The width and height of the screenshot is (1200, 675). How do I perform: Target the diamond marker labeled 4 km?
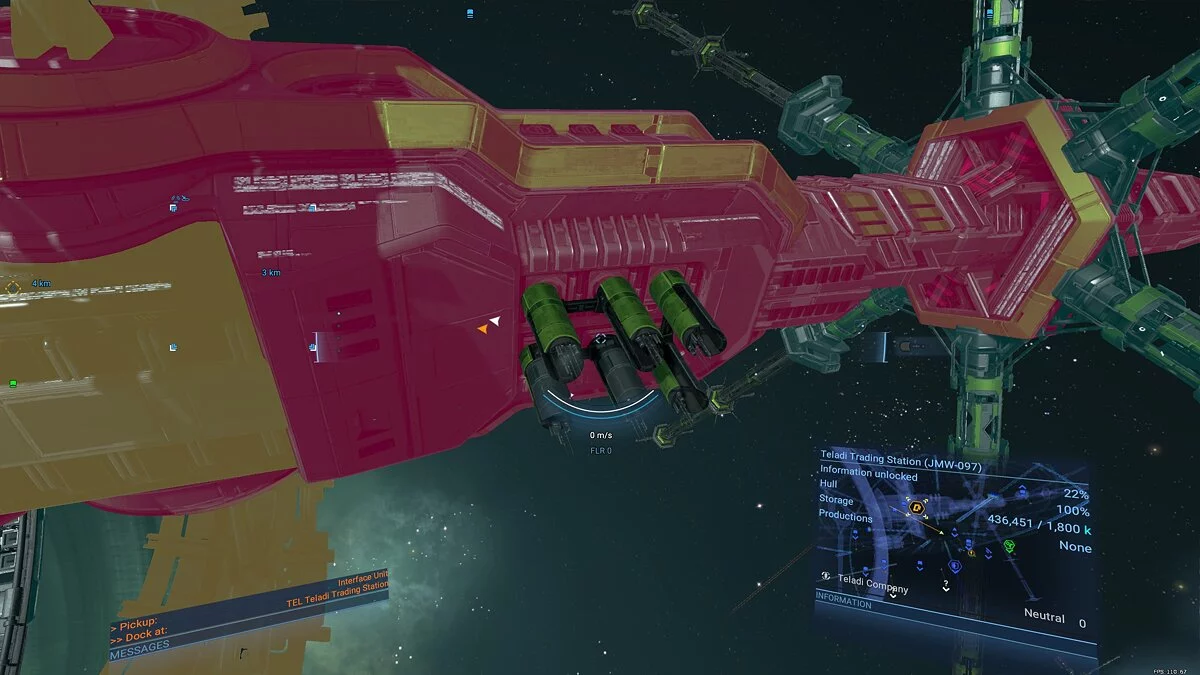(x=13, y=288)
